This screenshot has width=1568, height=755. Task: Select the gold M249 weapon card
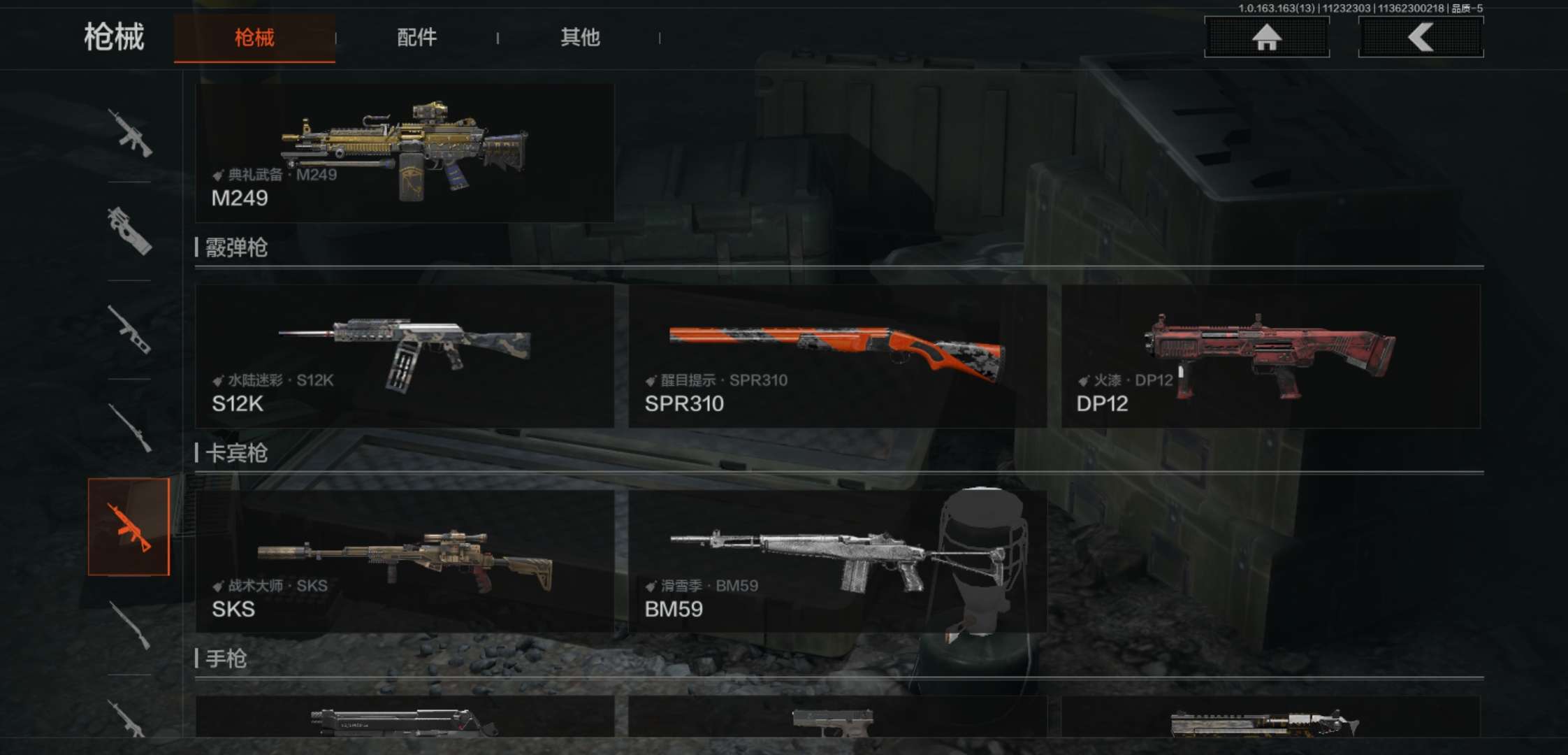pyautogui.click(x=405, y=153)
